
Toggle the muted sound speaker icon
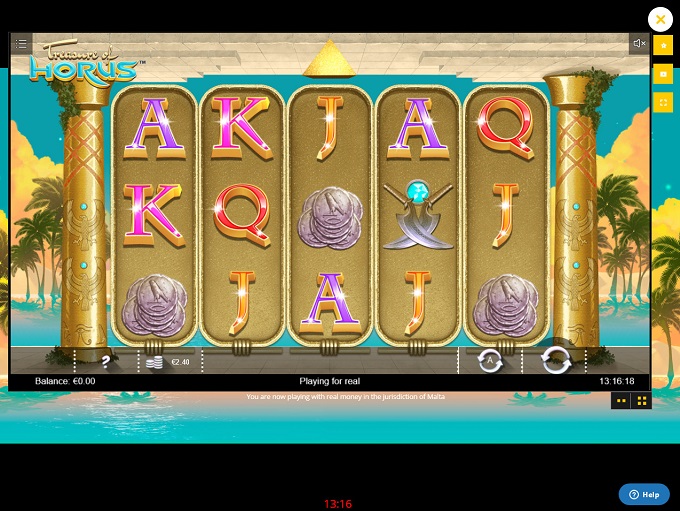tap(638, 44)
